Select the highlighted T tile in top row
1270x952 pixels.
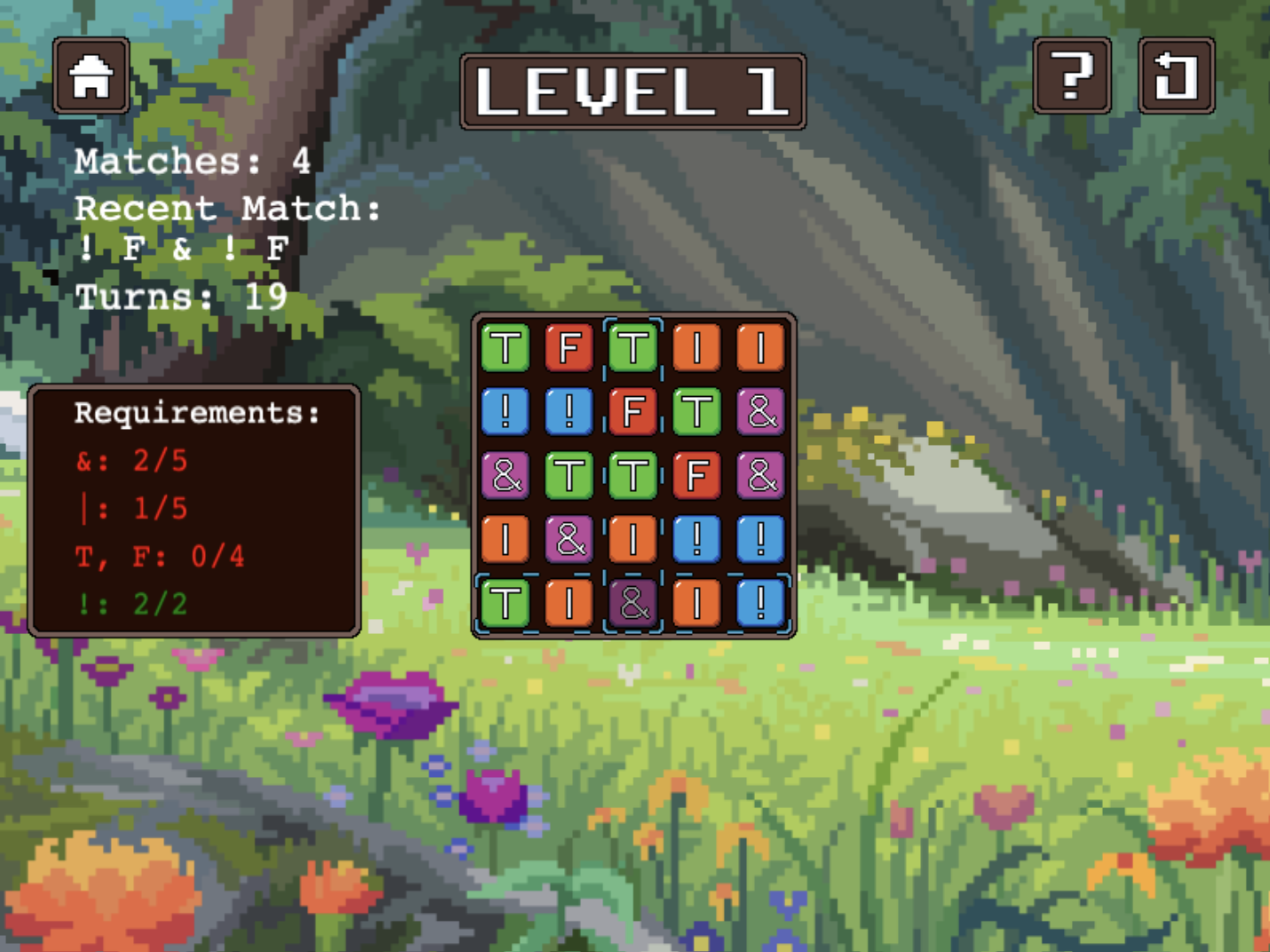634,347
